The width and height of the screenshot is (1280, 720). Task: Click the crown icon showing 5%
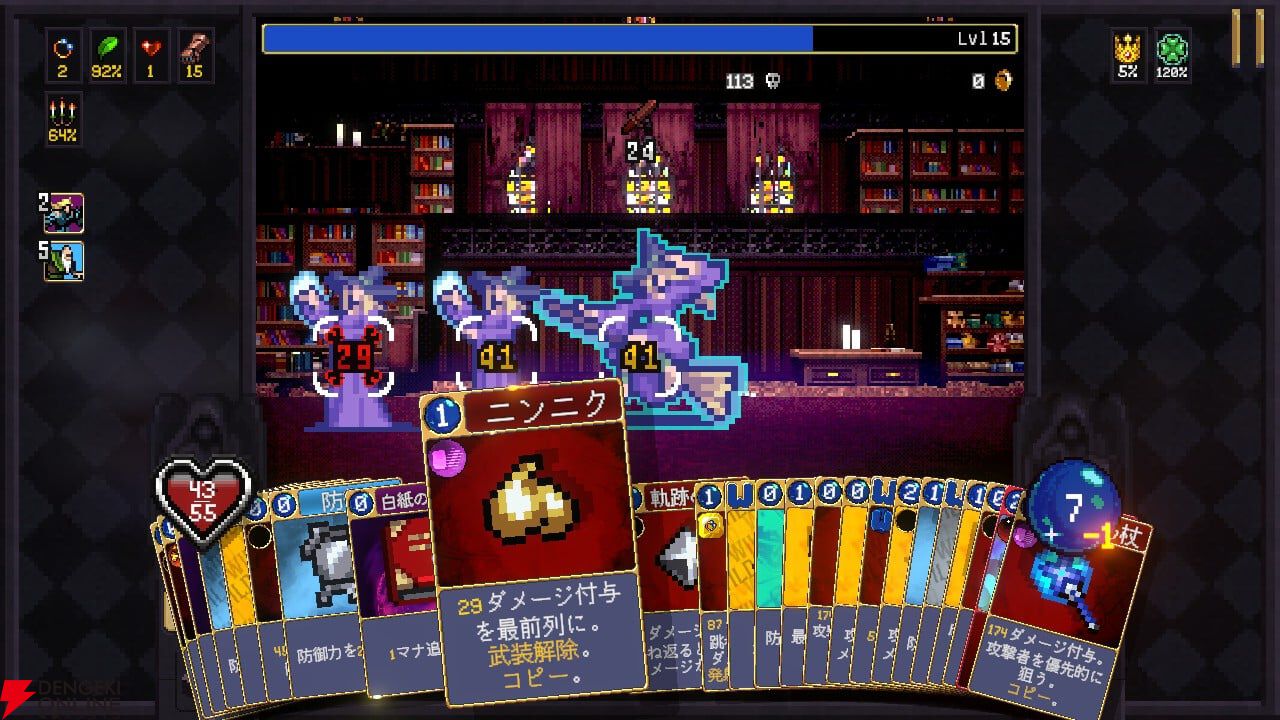1129,44
